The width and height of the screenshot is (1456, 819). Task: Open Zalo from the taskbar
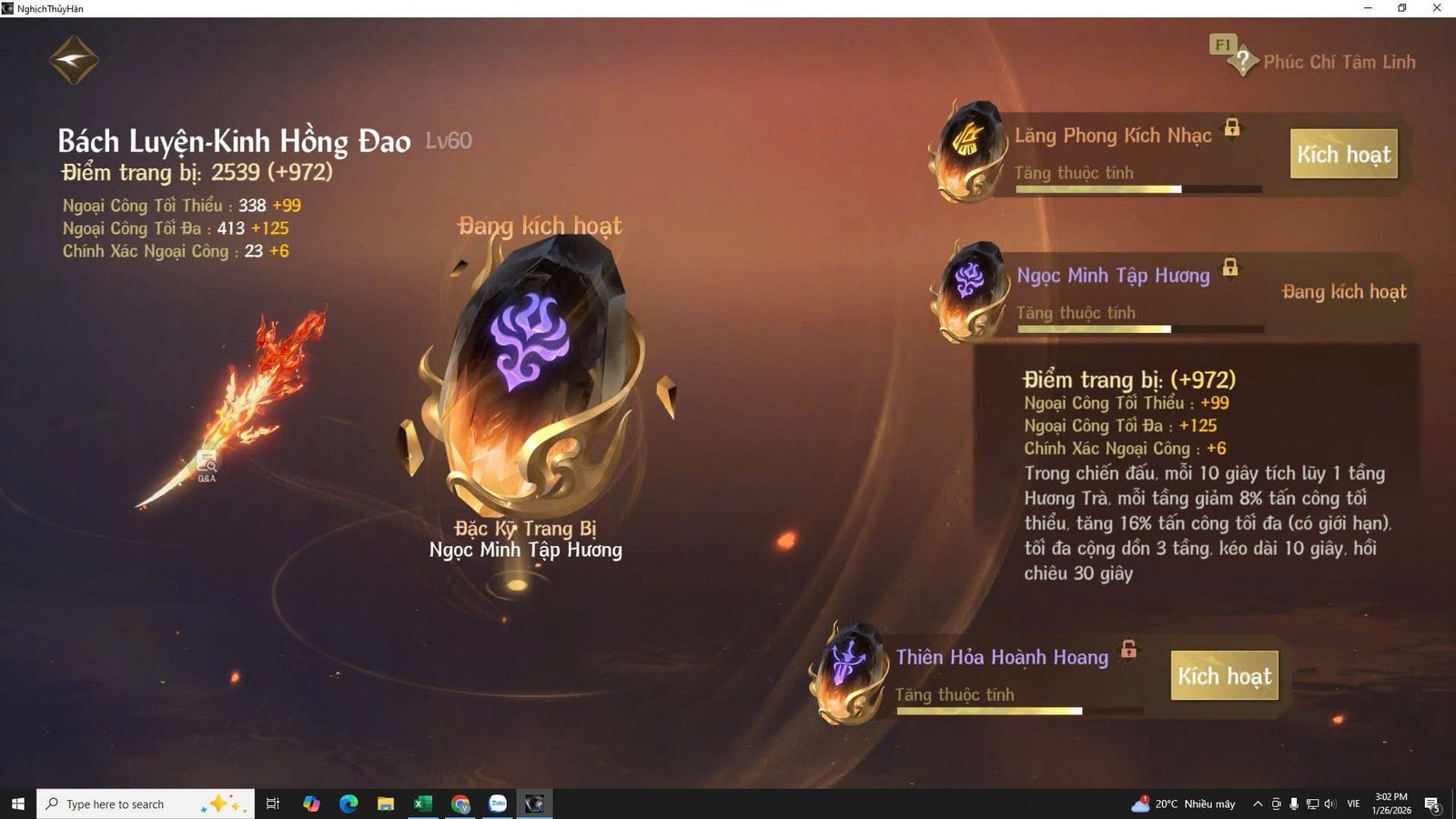(x=496, y=804)
